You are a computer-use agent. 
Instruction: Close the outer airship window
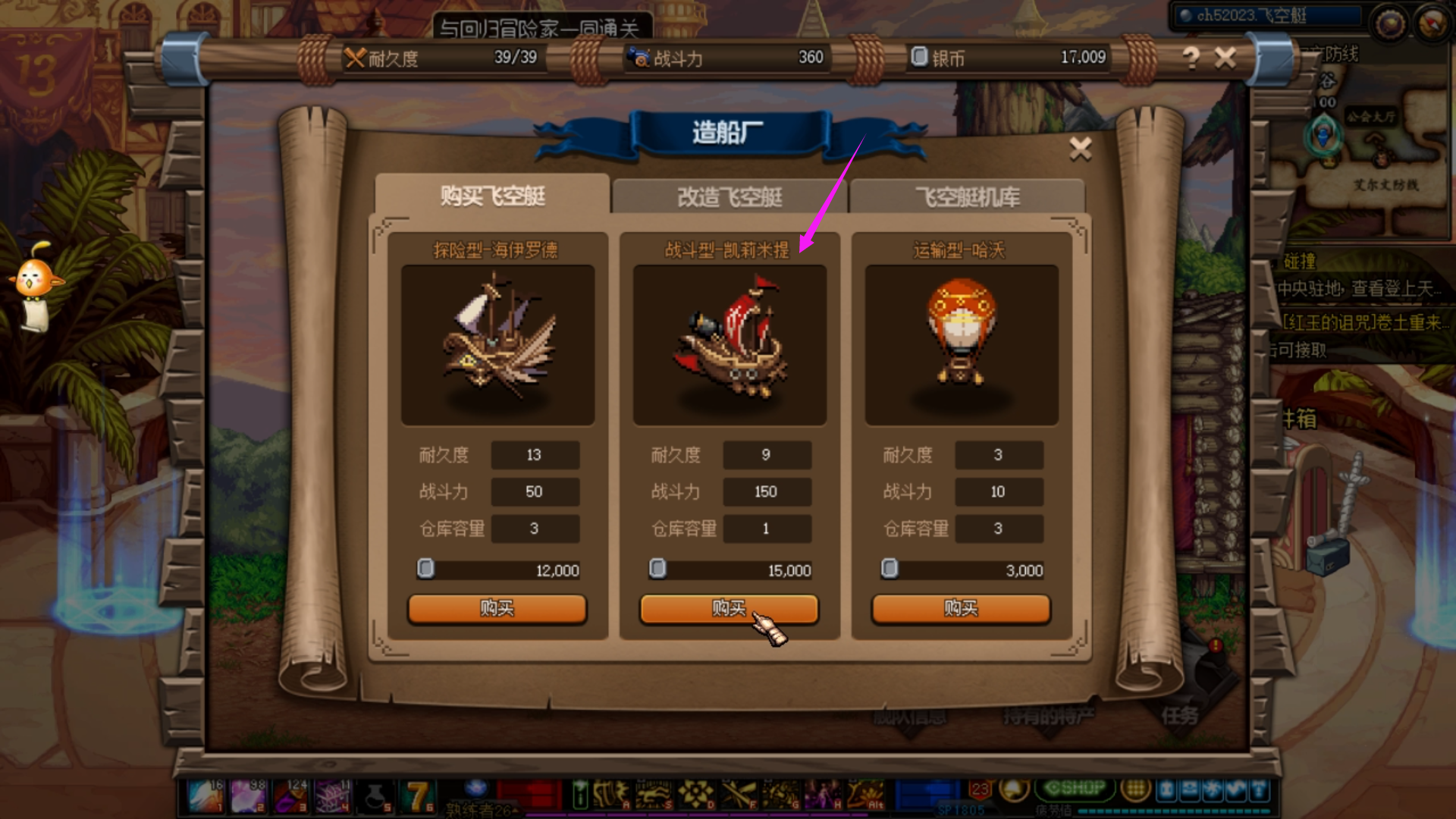pyautogui.click(x=1225, y=58)
